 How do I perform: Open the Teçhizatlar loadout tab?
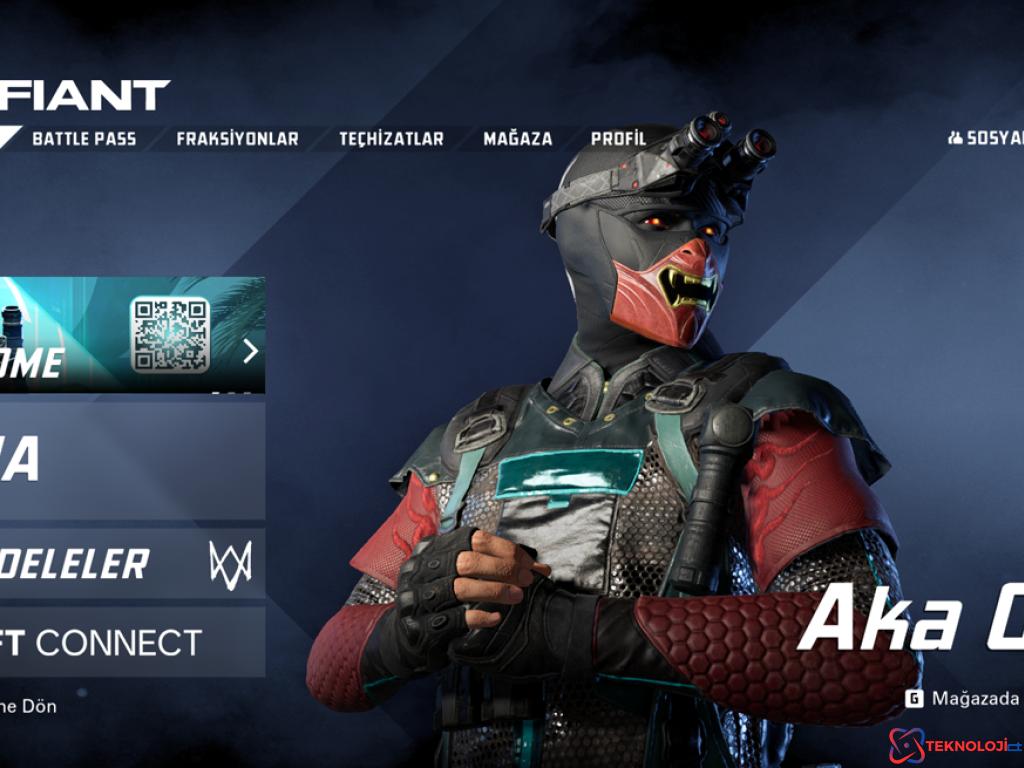pos(391,139)
